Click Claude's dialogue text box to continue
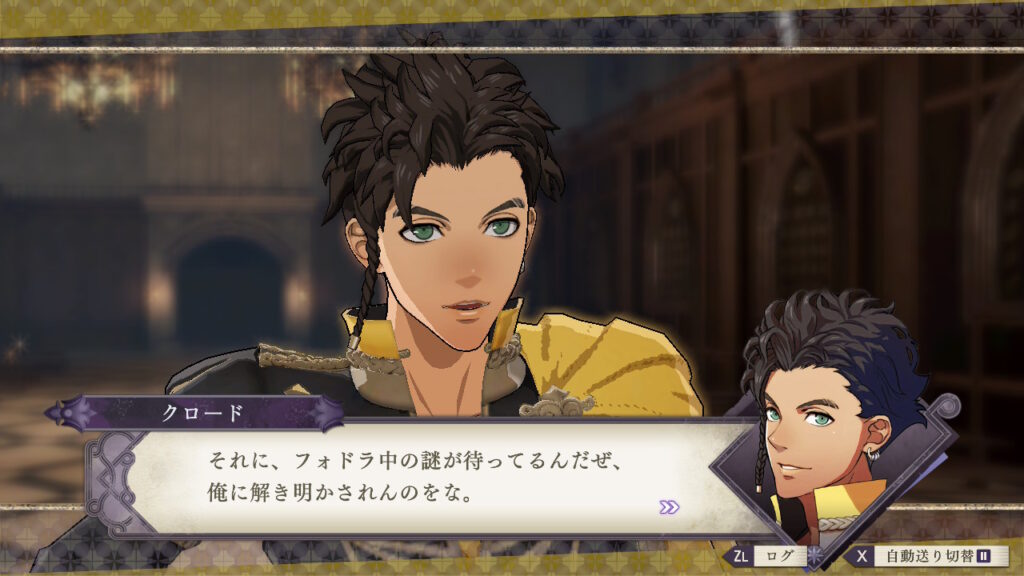Viewport: 1024px width, 576px height. [x=420, y=478]
